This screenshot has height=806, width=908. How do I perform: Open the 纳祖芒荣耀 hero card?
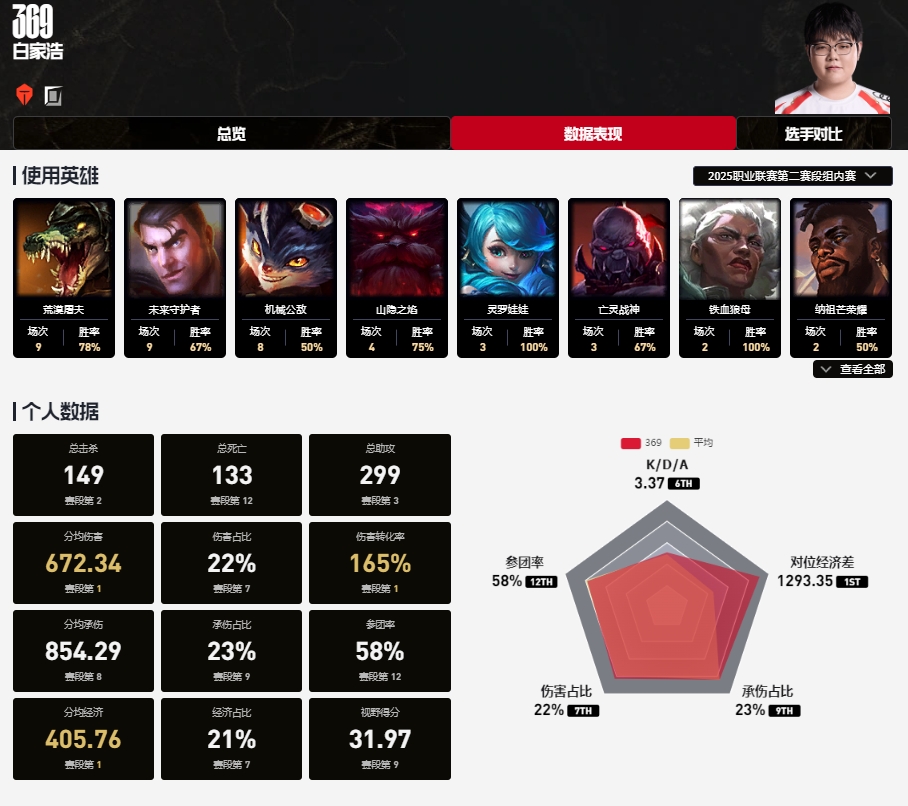tap(841, 277)
